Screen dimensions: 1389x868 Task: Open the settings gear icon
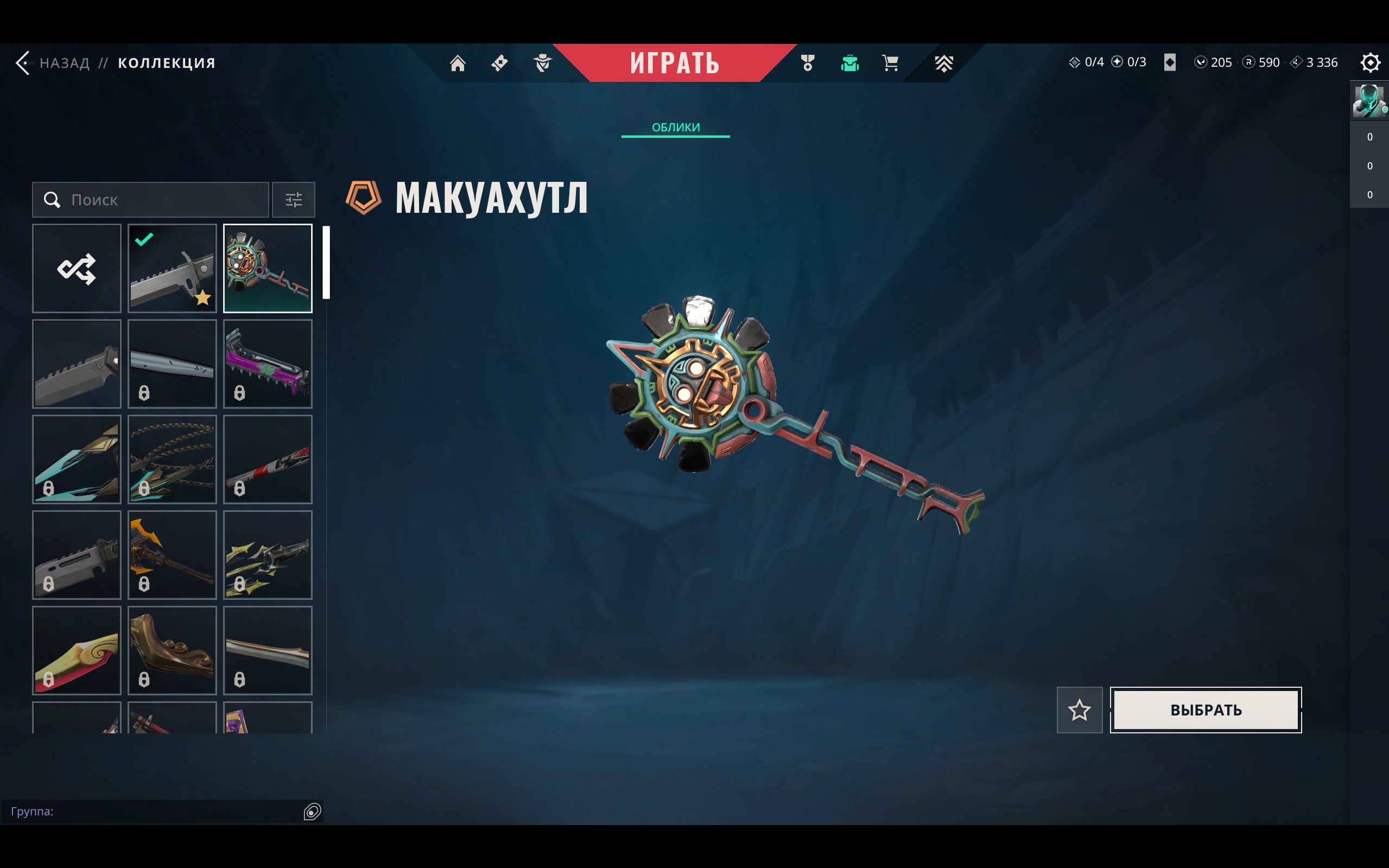coord(1369,62)
